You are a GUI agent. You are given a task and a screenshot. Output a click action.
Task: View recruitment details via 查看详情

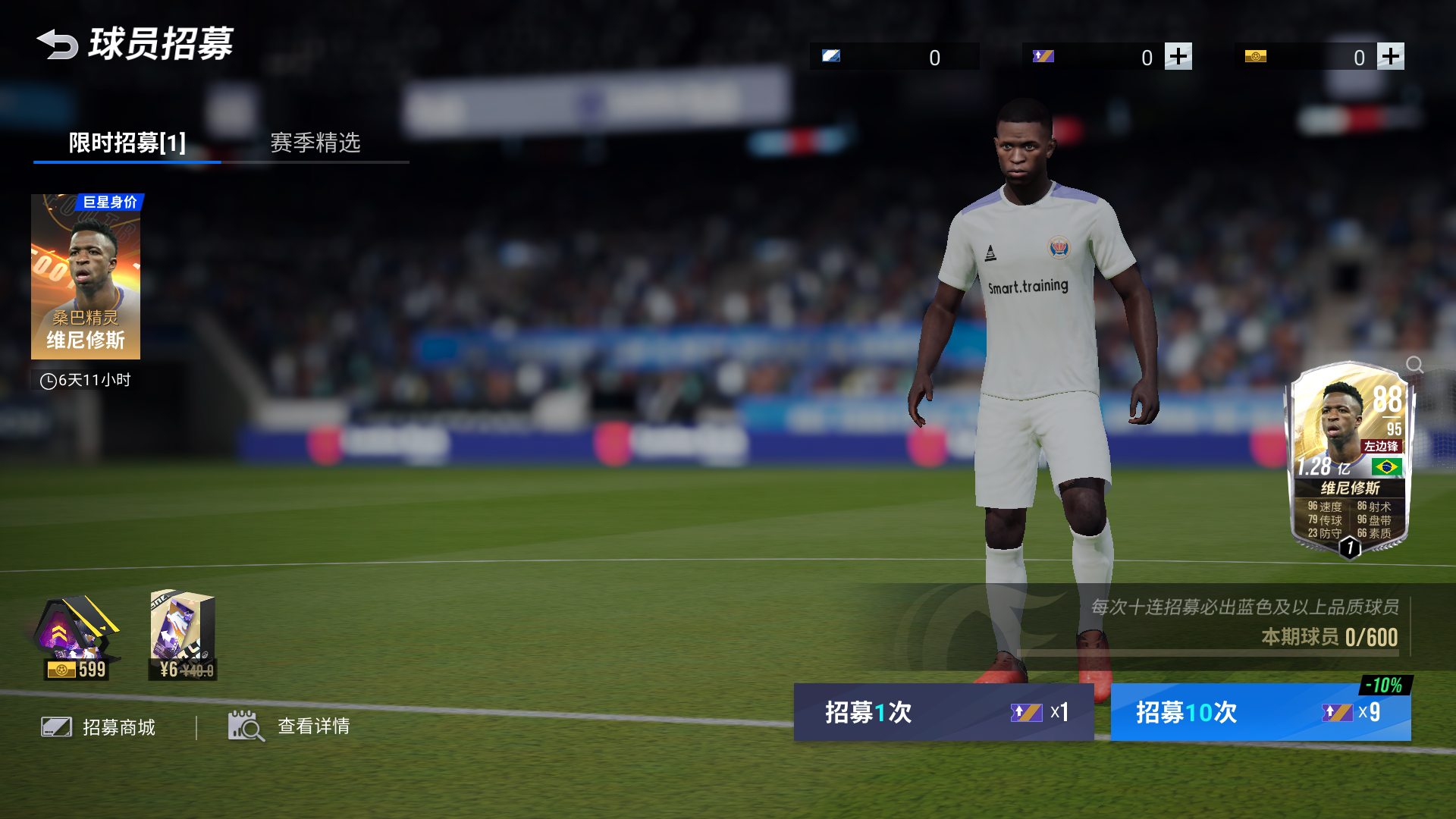click(x=290, y=726)
